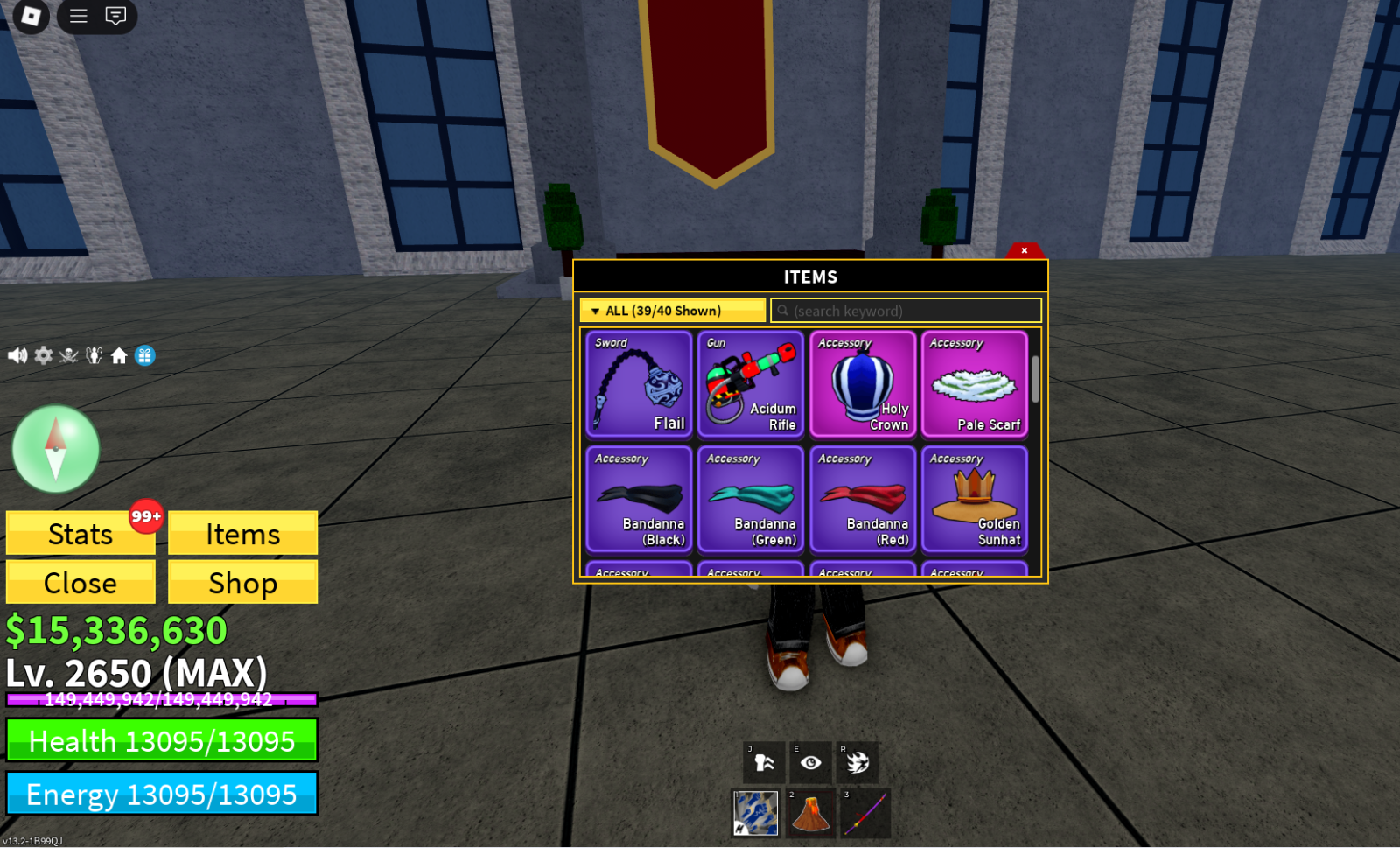
Task: Equip the volcano in hotbar slot 2
Action: point(811,812)
